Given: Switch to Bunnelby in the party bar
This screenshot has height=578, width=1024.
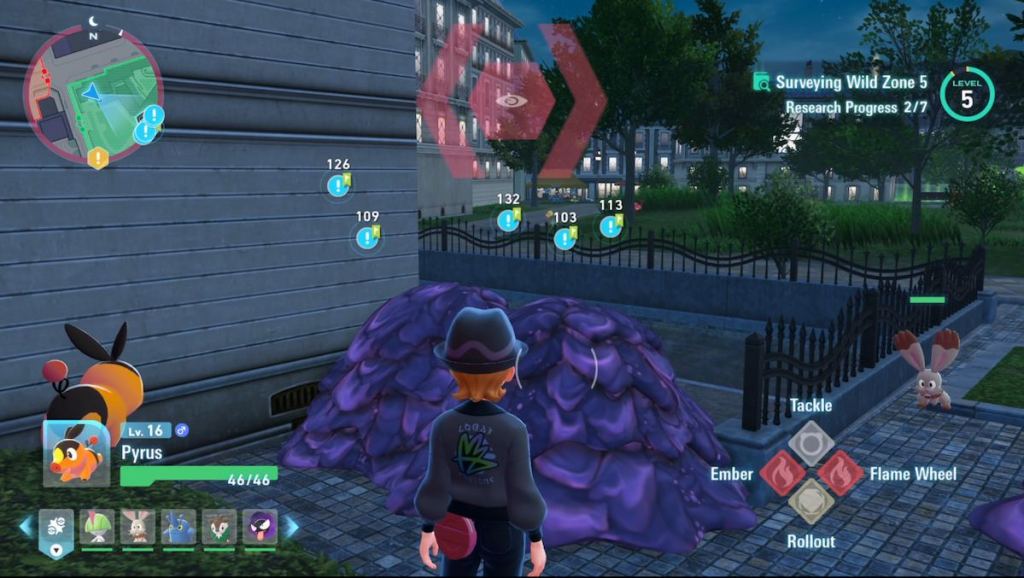Looking at the screenshot, I should 137,527.
